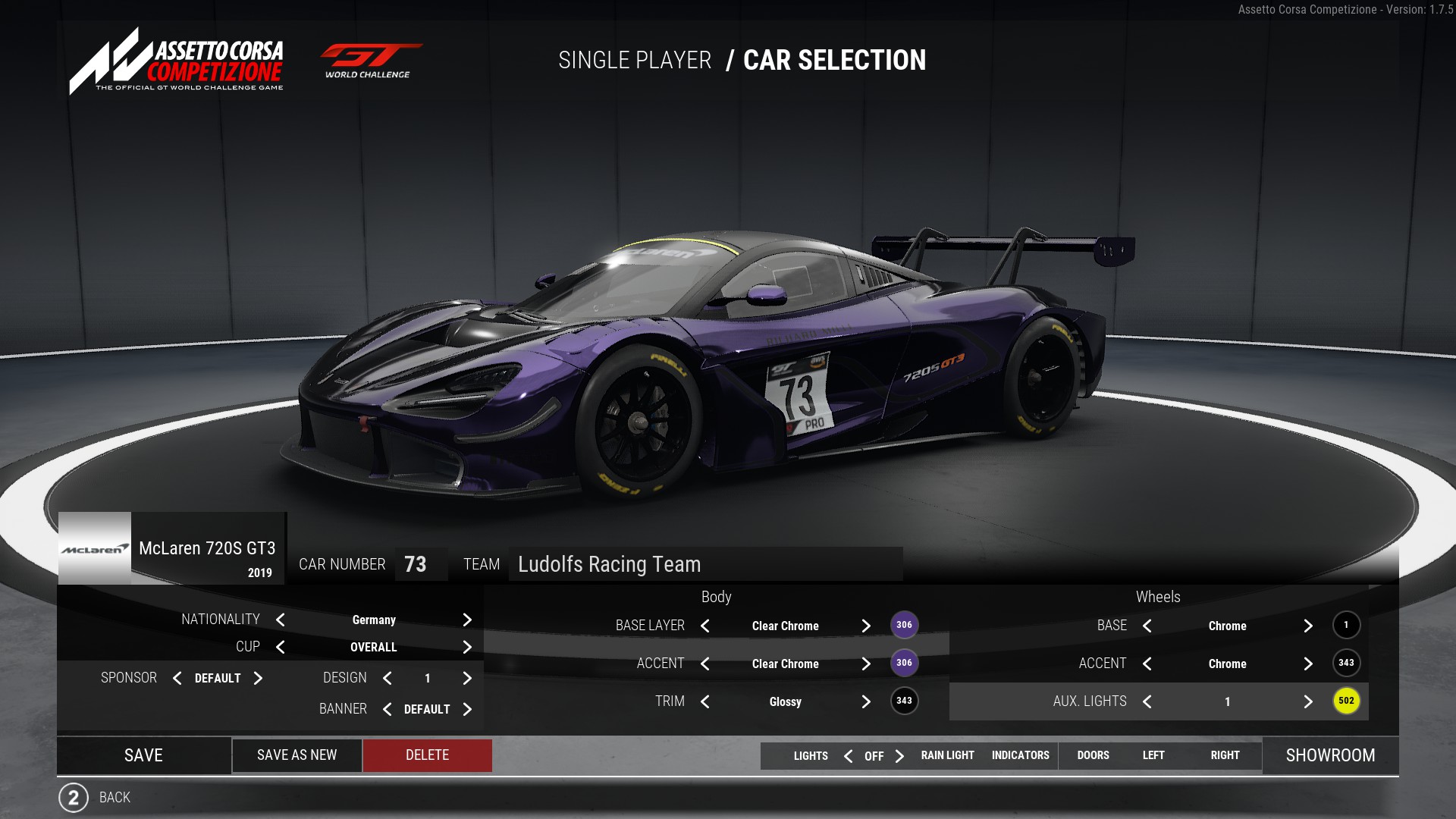Open the yellow aux lights color swatch
Screen dimensions: 1456x819
pyautogui.click(x=1346, y=701)
